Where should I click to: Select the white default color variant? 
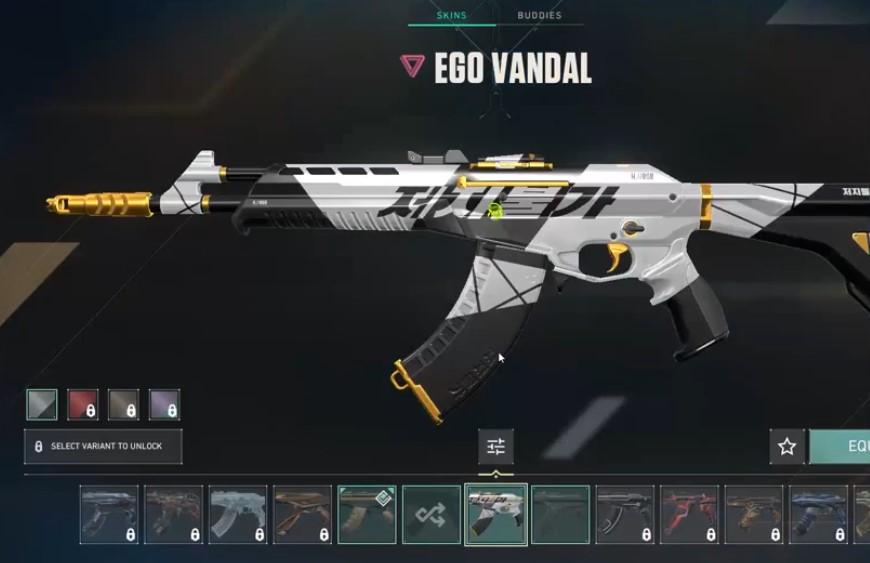click(42, 404)
